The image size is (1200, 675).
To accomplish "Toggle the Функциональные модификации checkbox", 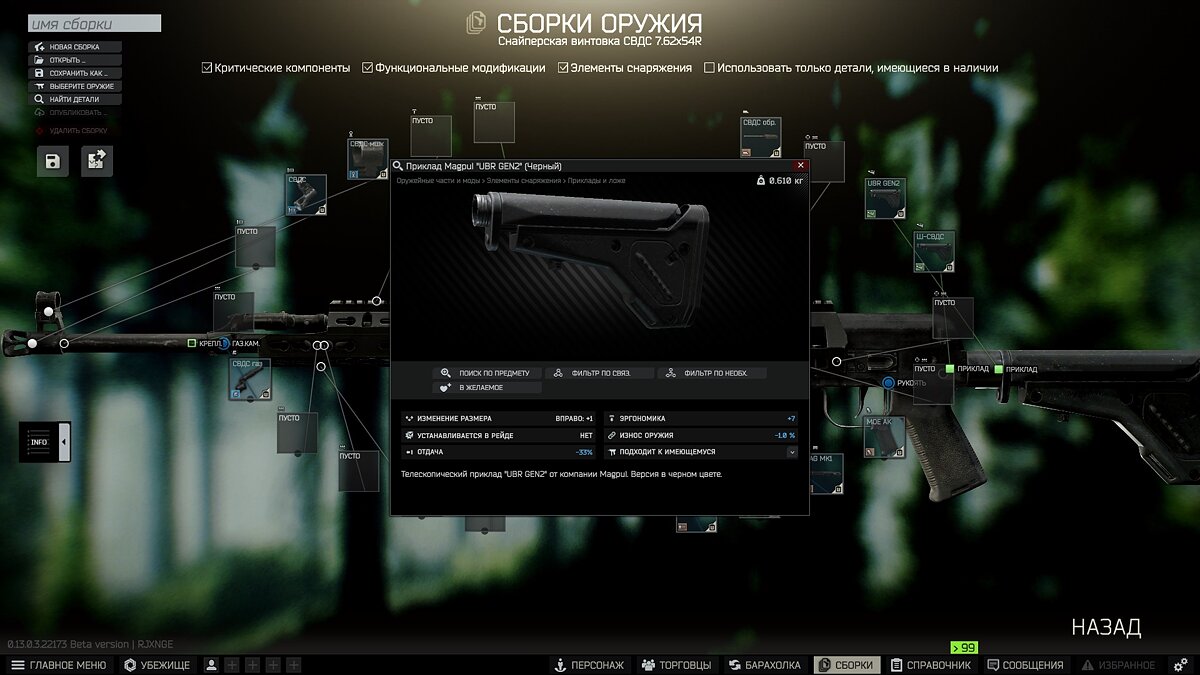I will [x=368, y=68].
